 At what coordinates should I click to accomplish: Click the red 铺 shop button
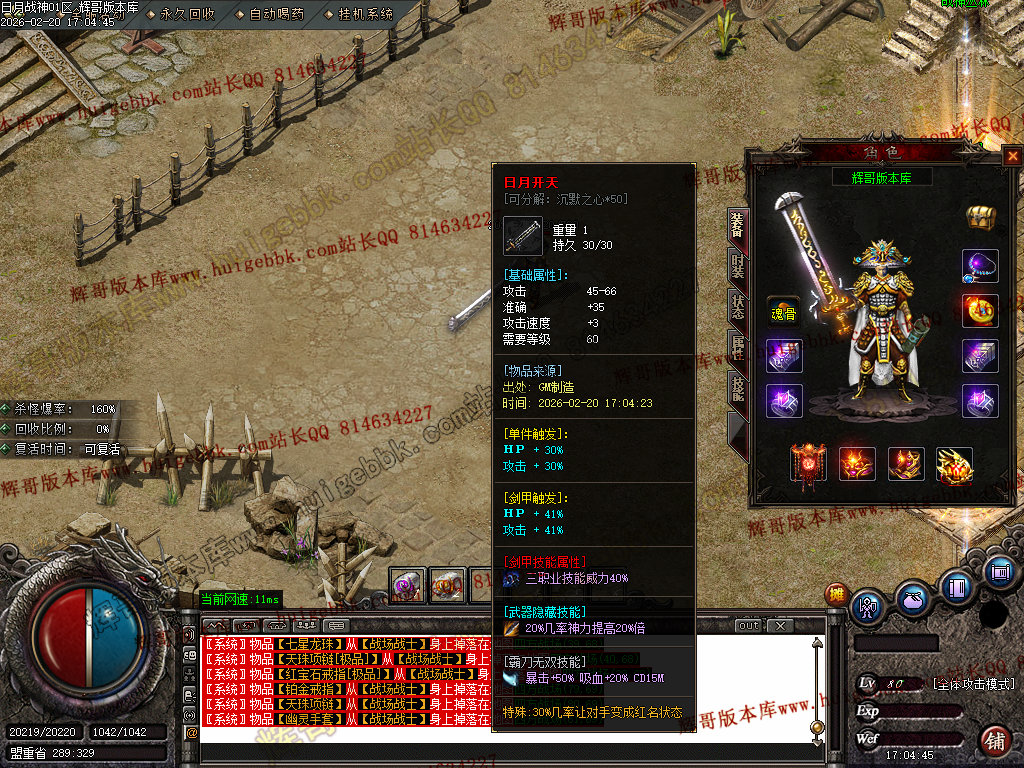pyautogui.click(x=994, y=740)
